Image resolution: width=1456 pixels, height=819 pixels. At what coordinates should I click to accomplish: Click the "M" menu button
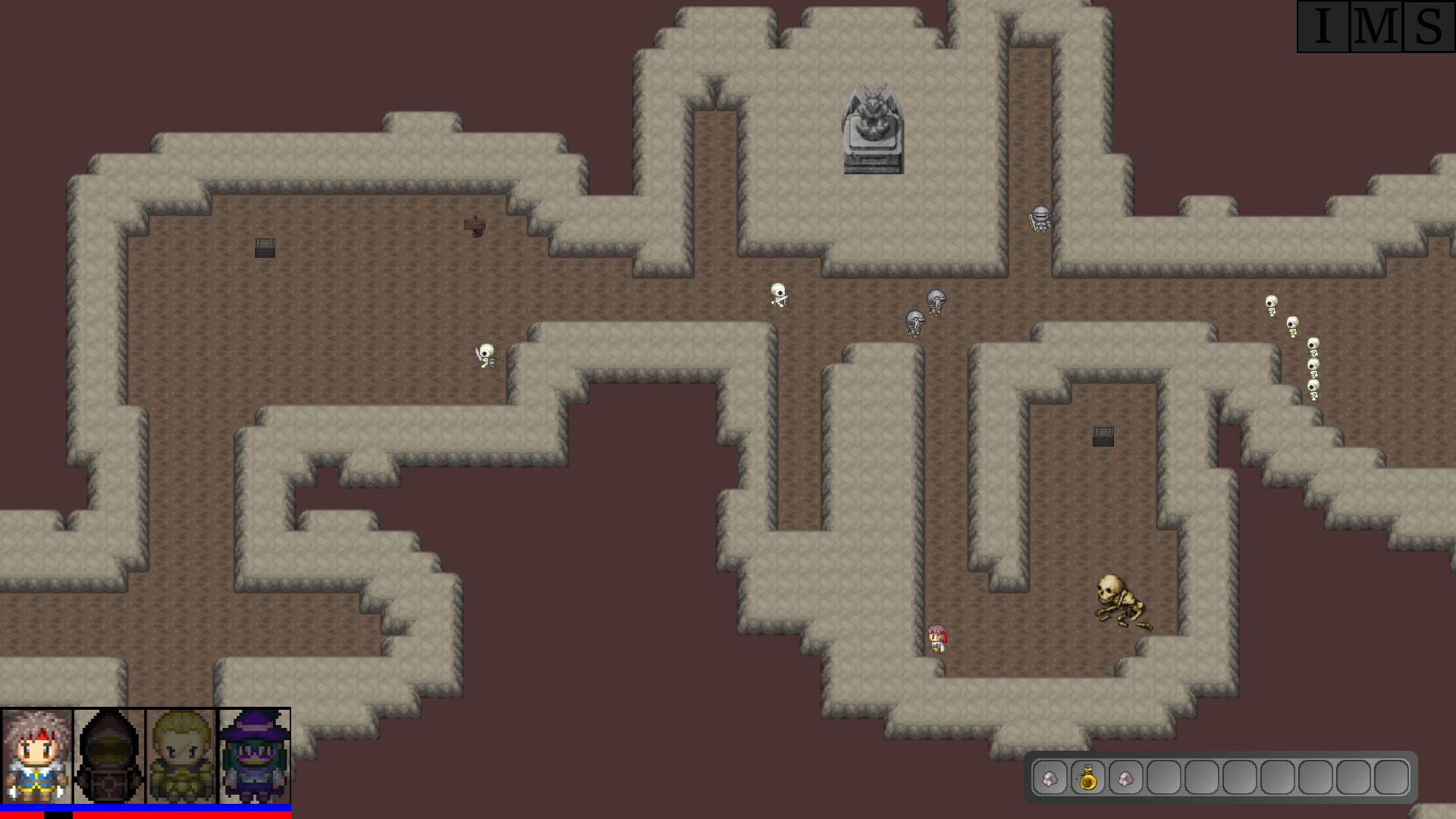tap(1376, 27)
